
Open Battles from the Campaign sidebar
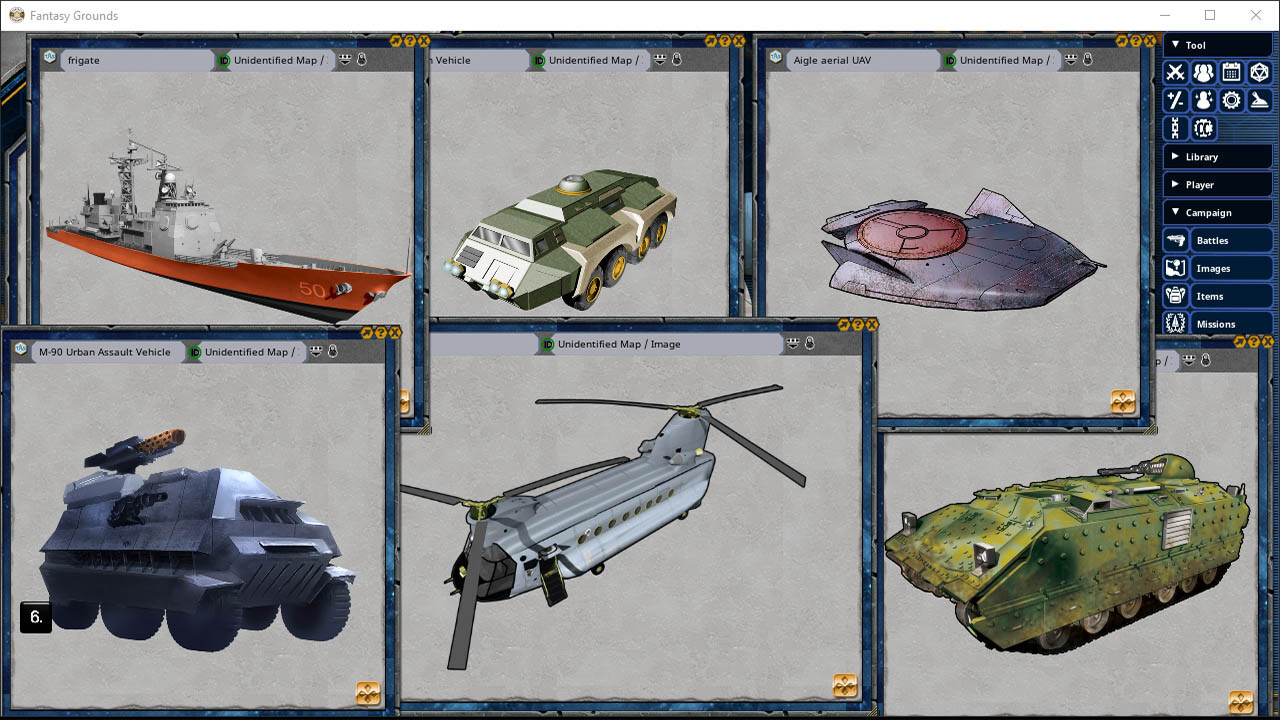pyautogui.click(x=1174, y=239)
